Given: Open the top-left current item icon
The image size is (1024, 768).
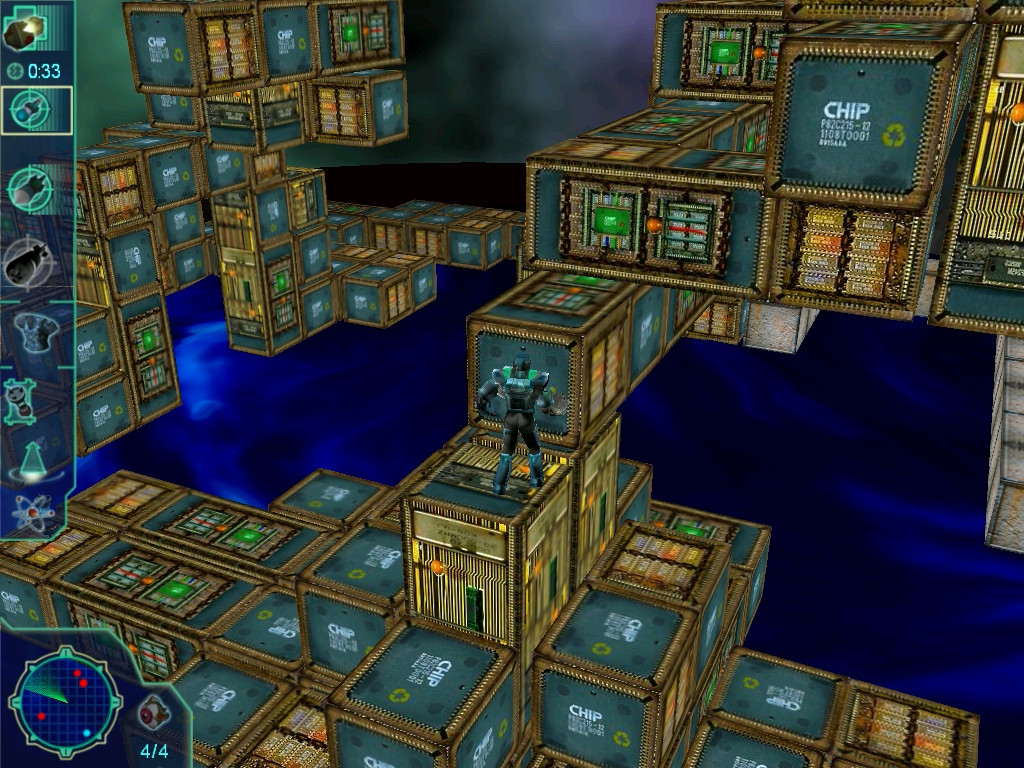Looking at the screenshot, I should (x=24, y=32).
